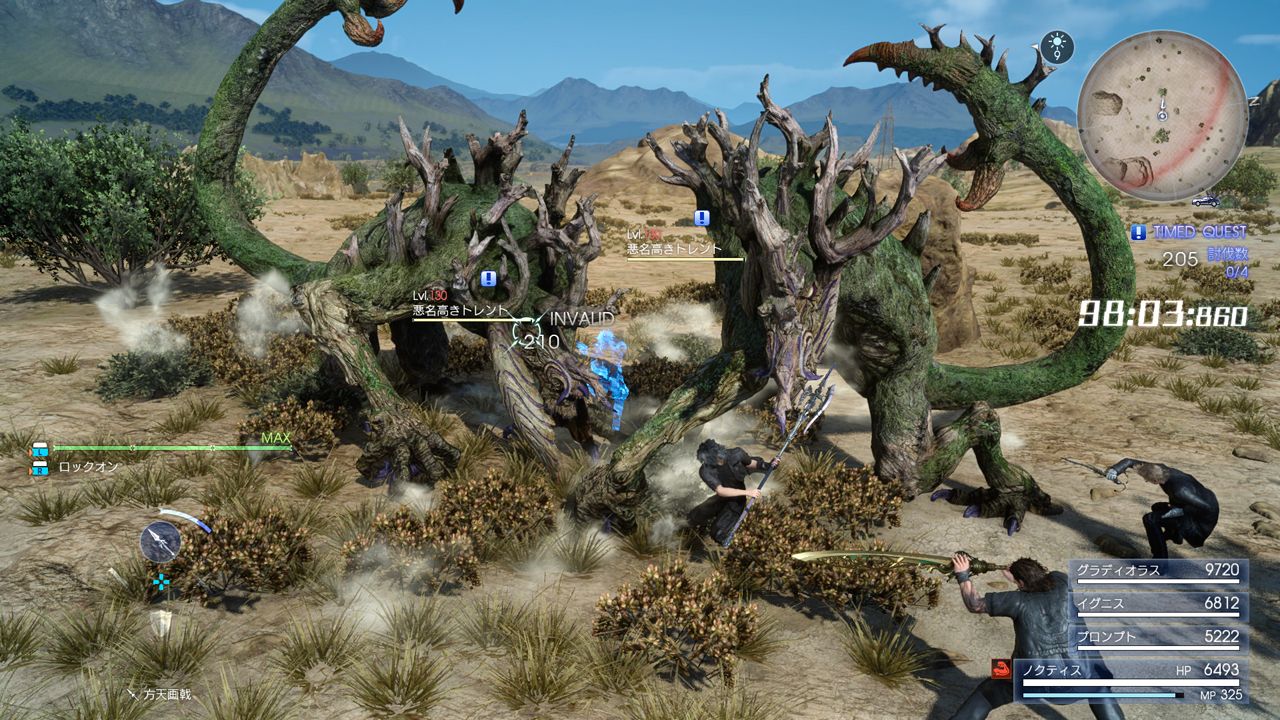Click the player position marker on the minimap
Viewport: 1280px width, 720px height.
(x=1162, y=114)
